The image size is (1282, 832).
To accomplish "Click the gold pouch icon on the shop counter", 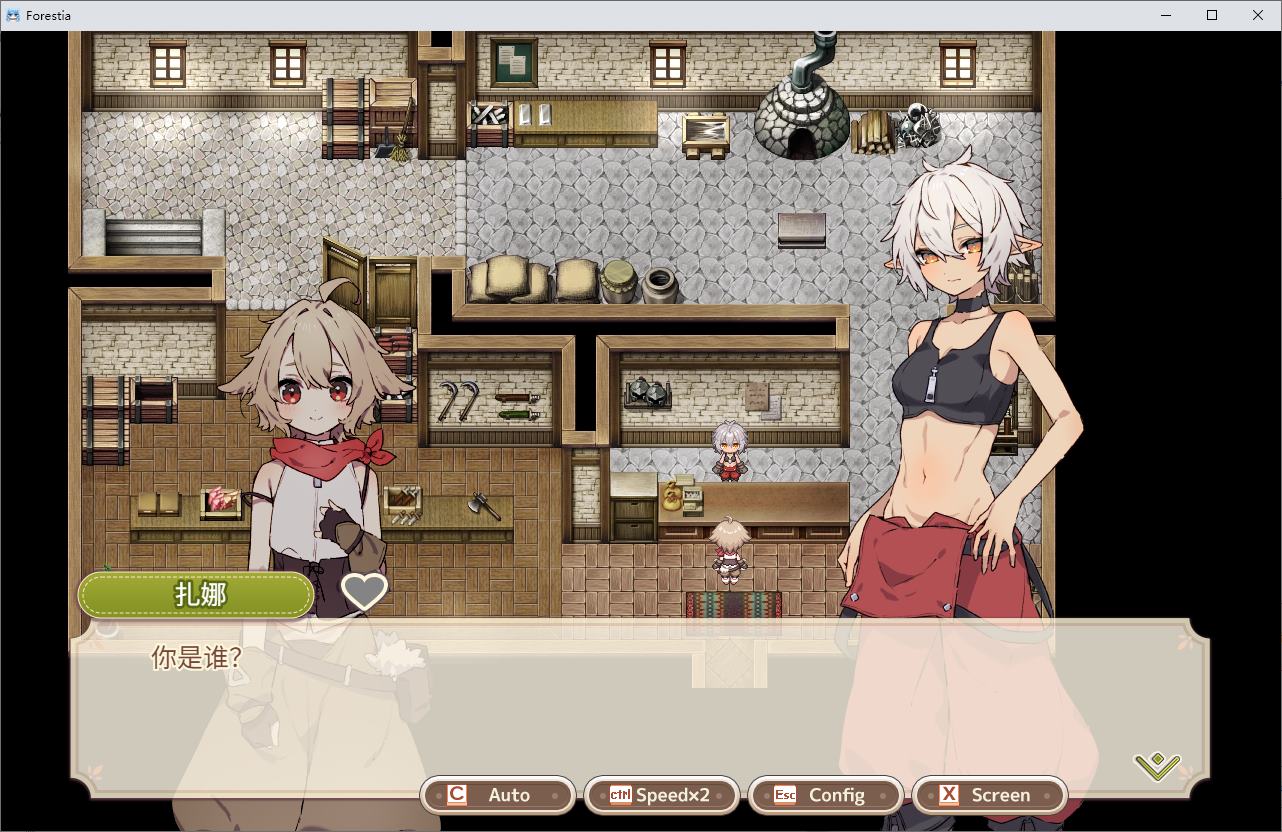I will point(670,498).
